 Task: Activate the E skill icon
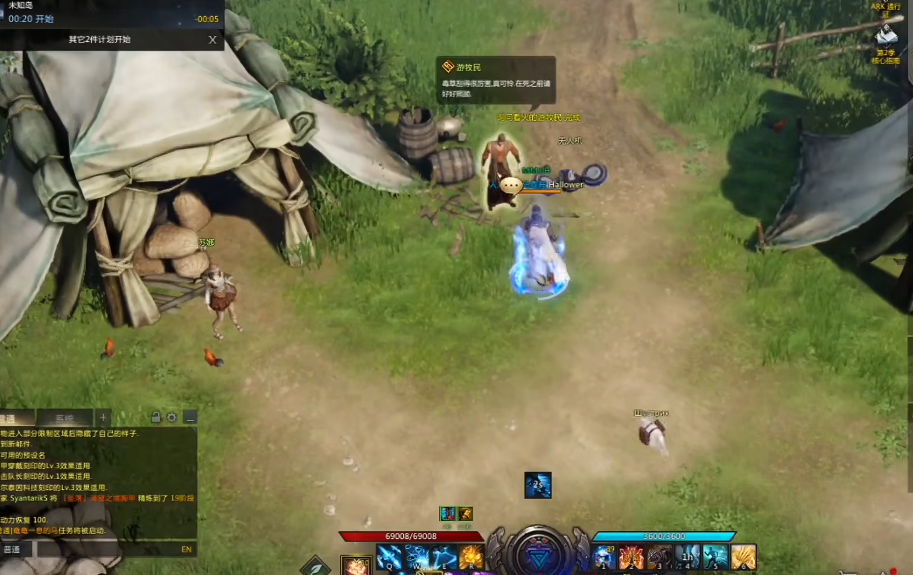[444, 557]
